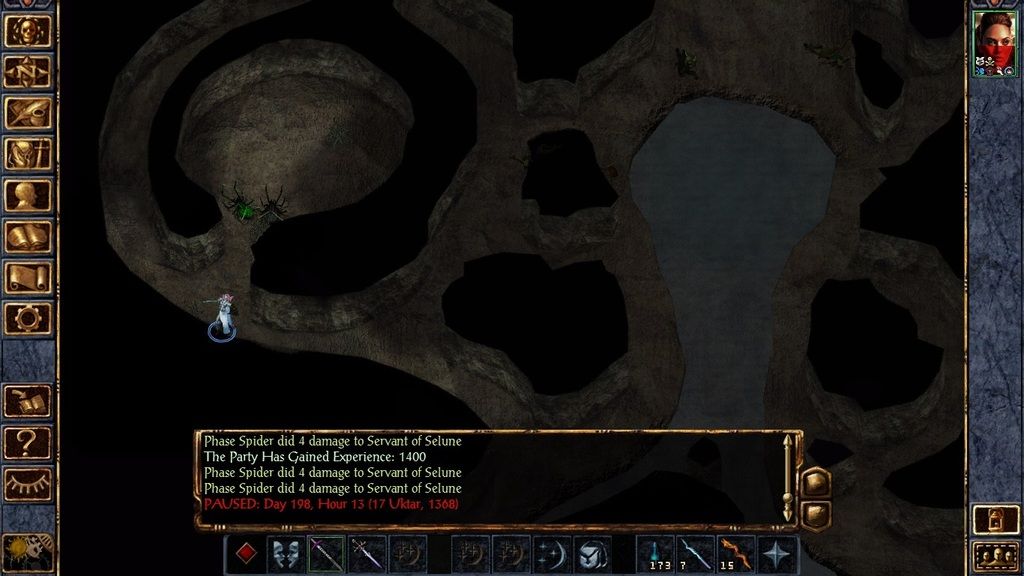Screen dimensions: 1024x576
Task: Select the red-masked character portrait
Action: tap(994, 43)
